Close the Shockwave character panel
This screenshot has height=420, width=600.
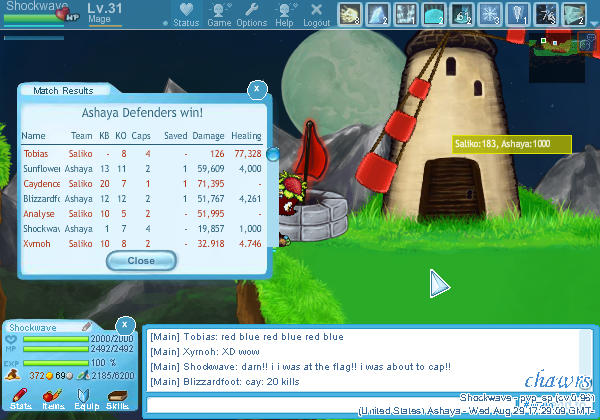click(x=124, y=325)
